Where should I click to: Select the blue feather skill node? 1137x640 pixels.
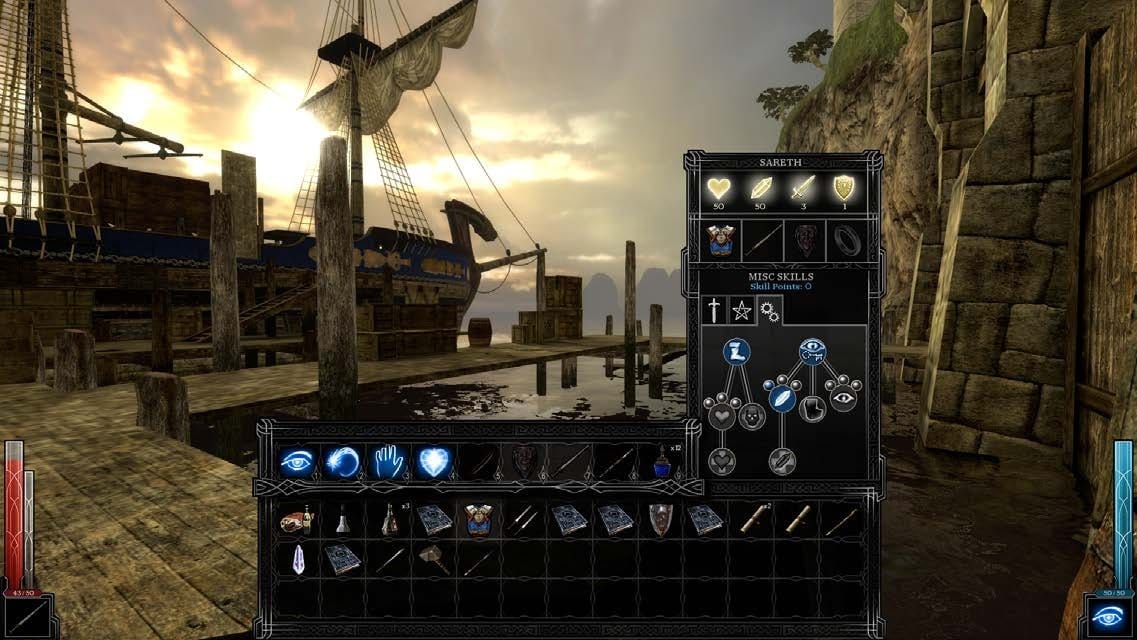782,397
